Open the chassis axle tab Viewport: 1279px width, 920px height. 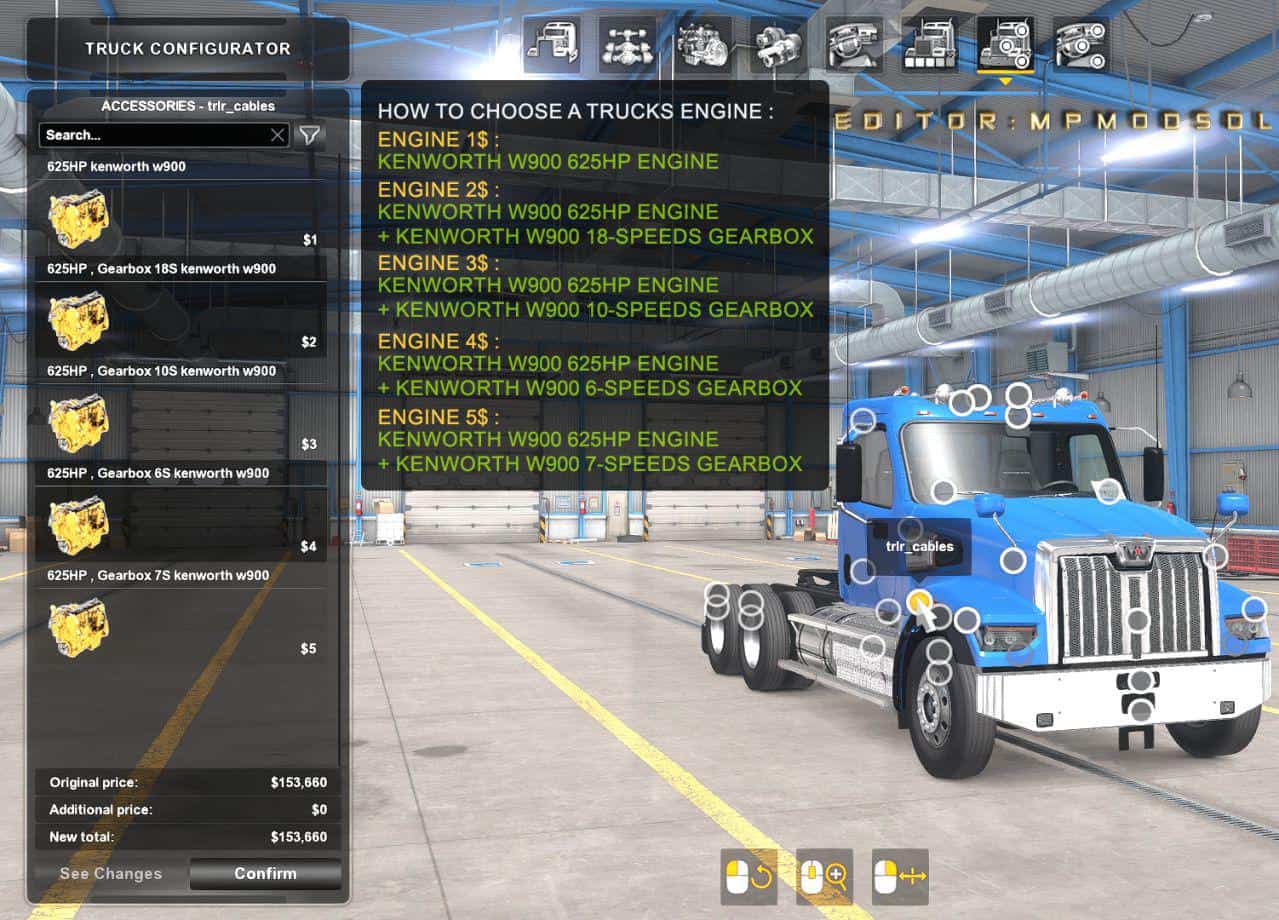tap(627, 45)
